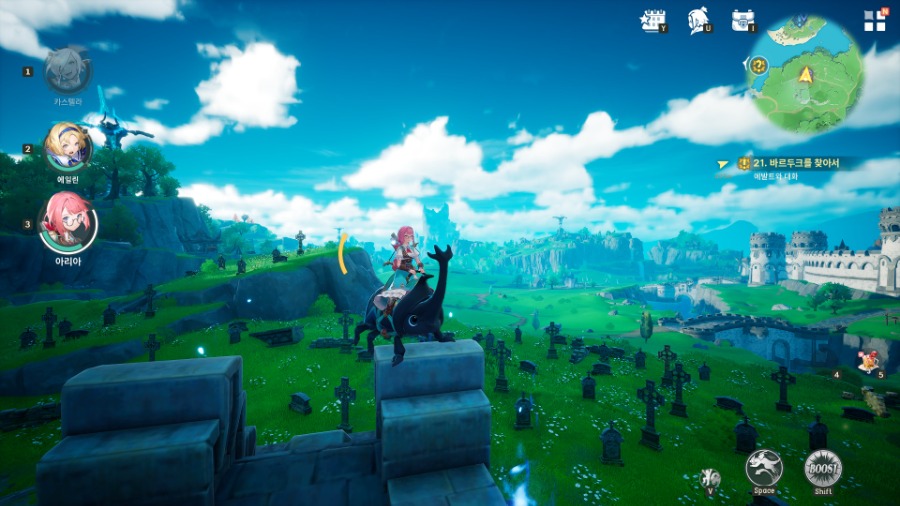Open the four-square main menu grid

(875, 21)
